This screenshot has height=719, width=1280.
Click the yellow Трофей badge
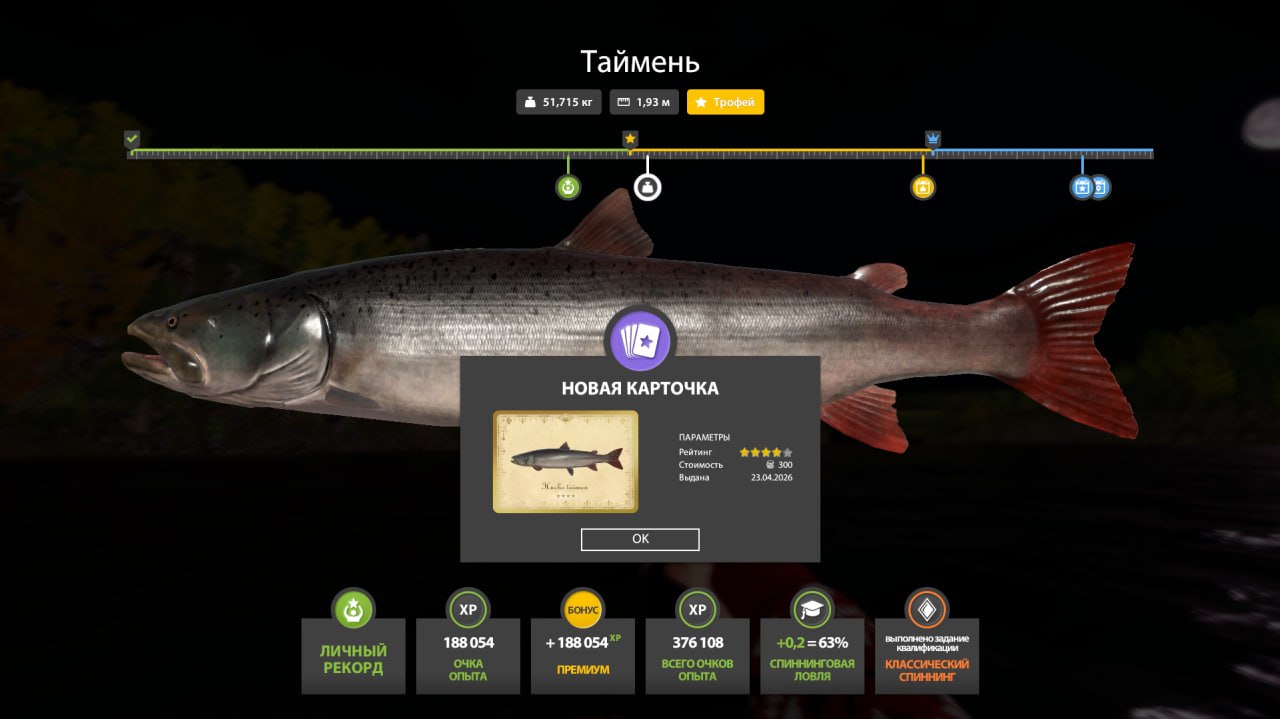click(x=725, y=102)
